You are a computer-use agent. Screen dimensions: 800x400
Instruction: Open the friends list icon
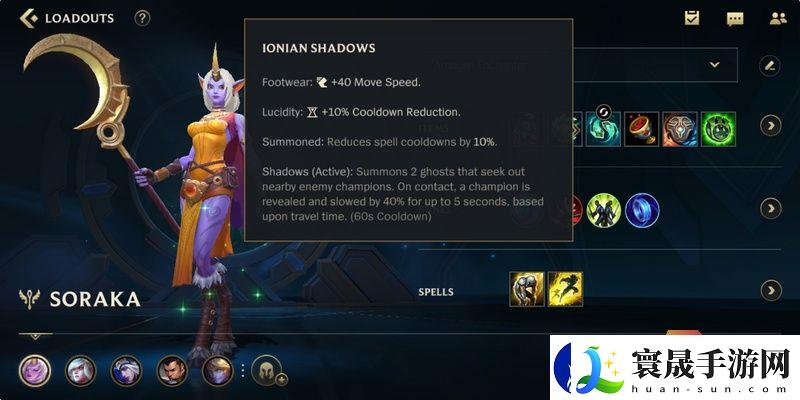[x=777, y=18]
